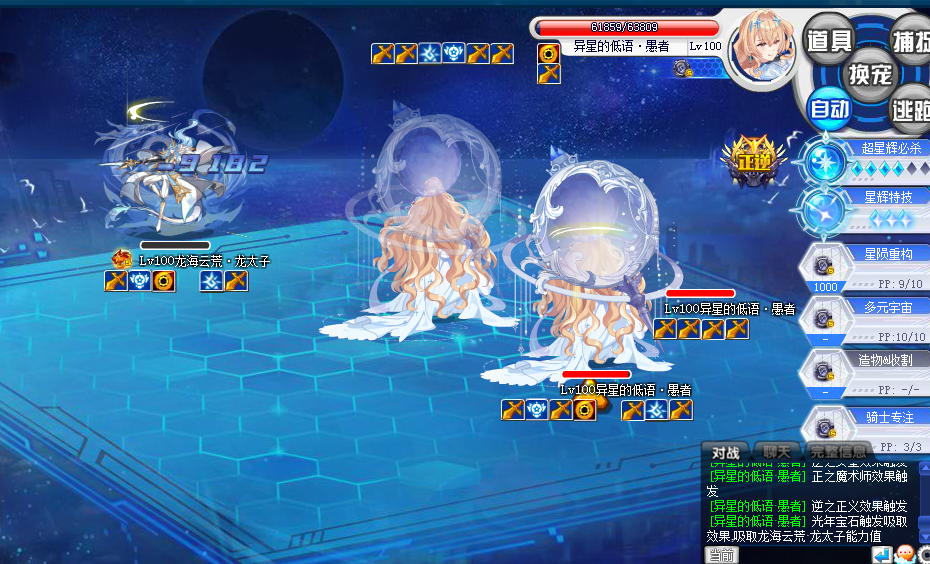Select the 捕捉 capture button
This screenshot has width=930, height=564.
pyautogui.click(x=910, y=40)
